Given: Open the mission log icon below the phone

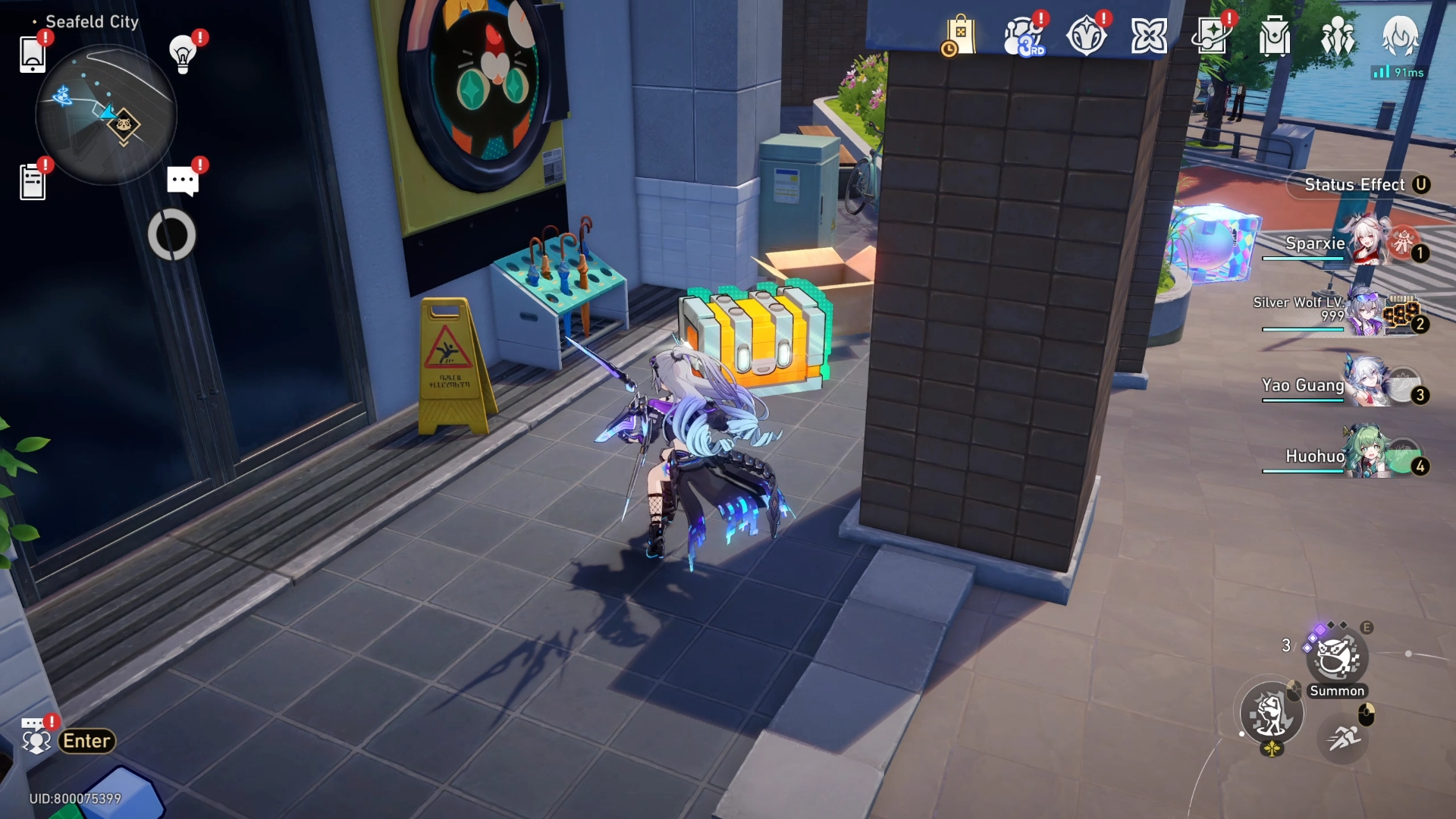Looking at the screenshot, I should 32,180.
